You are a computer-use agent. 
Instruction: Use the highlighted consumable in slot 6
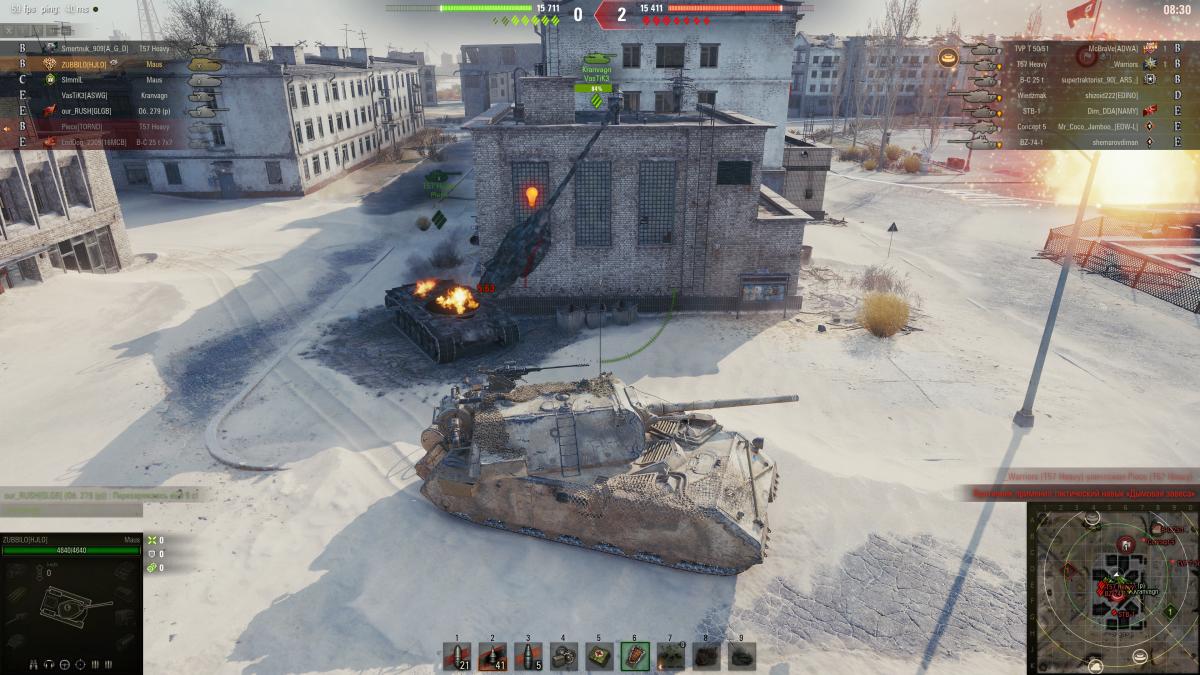pyautogui.click(x=634, y=655)
